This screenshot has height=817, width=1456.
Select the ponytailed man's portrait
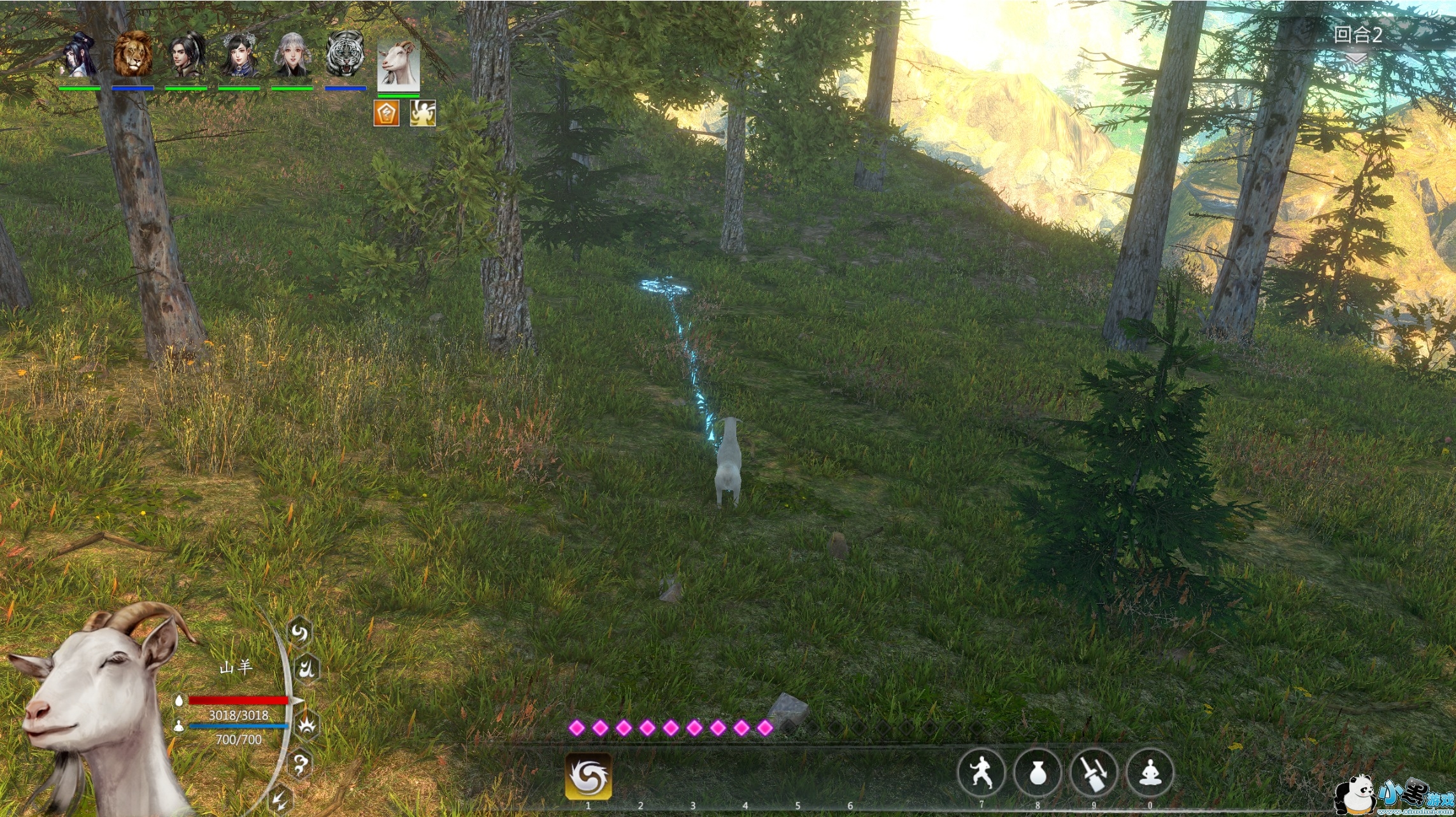(x=186, y=55)
